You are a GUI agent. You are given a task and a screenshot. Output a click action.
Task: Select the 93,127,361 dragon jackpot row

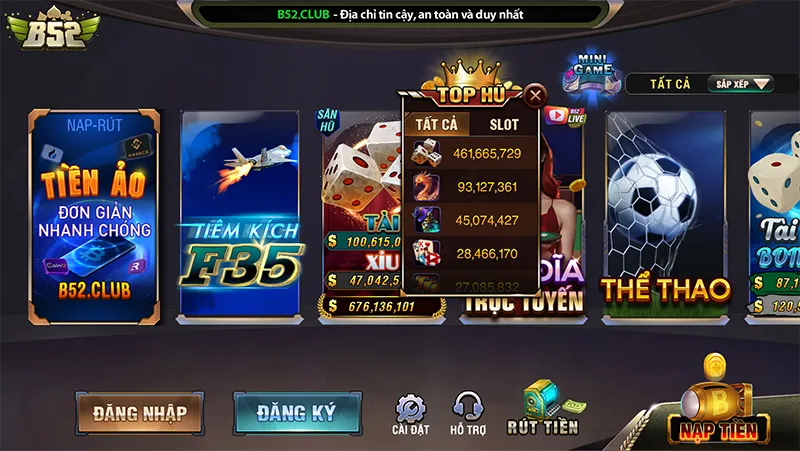point(470,187)
